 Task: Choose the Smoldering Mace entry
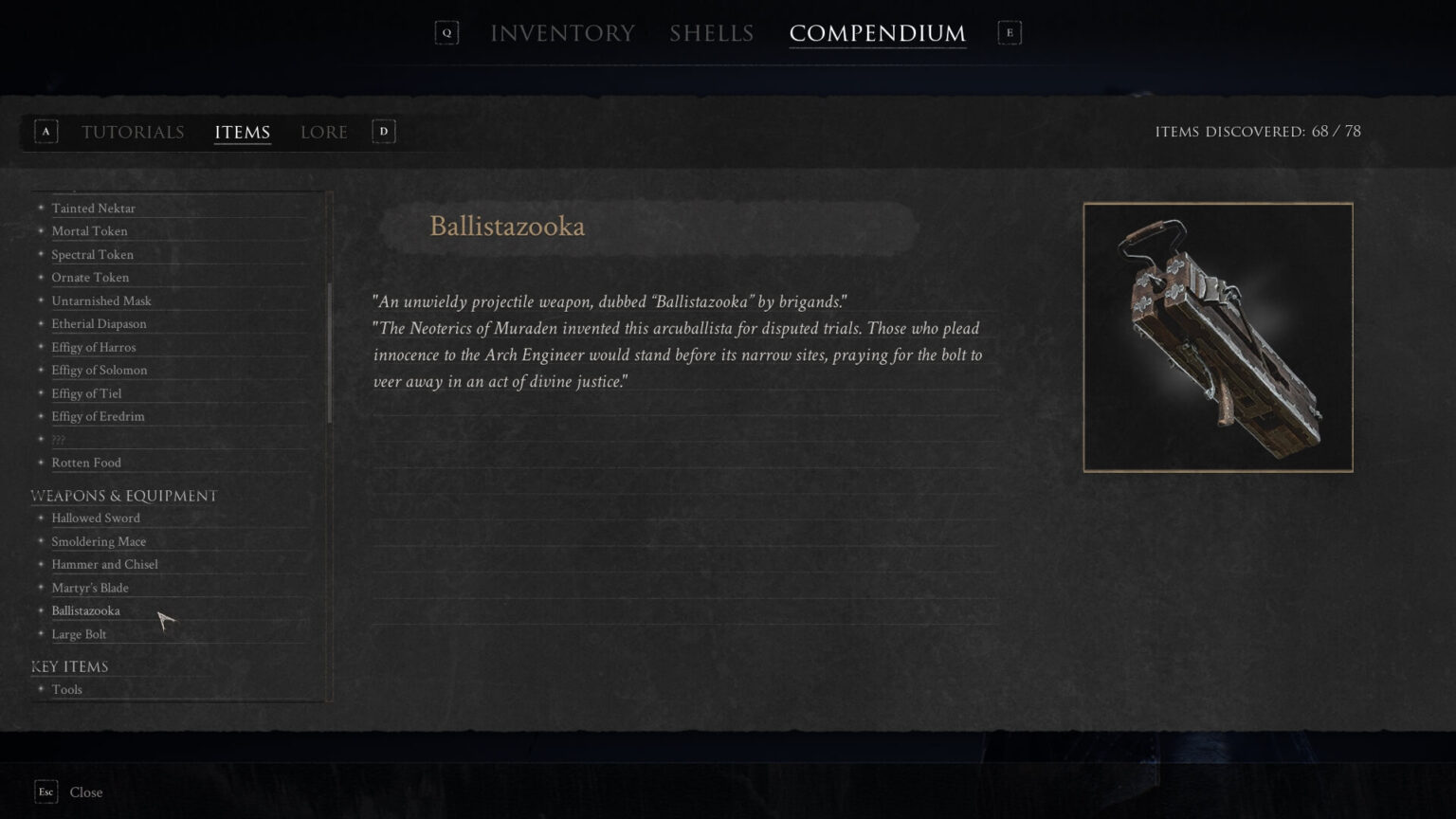click(99, 542)
